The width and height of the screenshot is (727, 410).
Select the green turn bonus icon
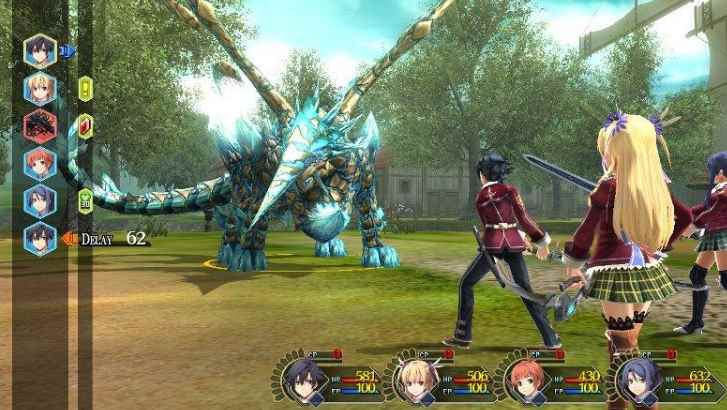85,199
